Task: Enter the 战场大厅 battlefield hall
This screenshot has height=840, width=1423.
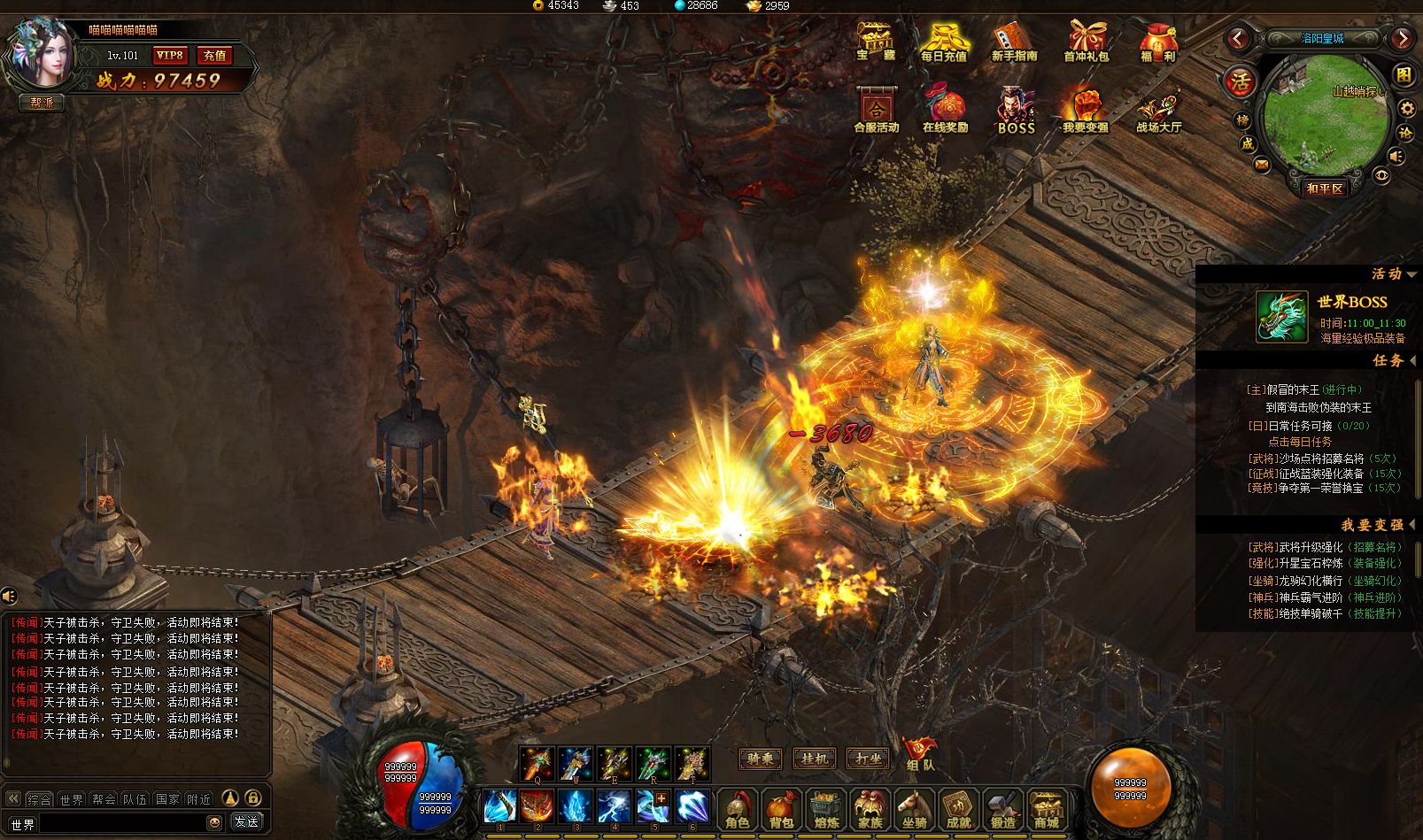Action: click(1158, 111)
